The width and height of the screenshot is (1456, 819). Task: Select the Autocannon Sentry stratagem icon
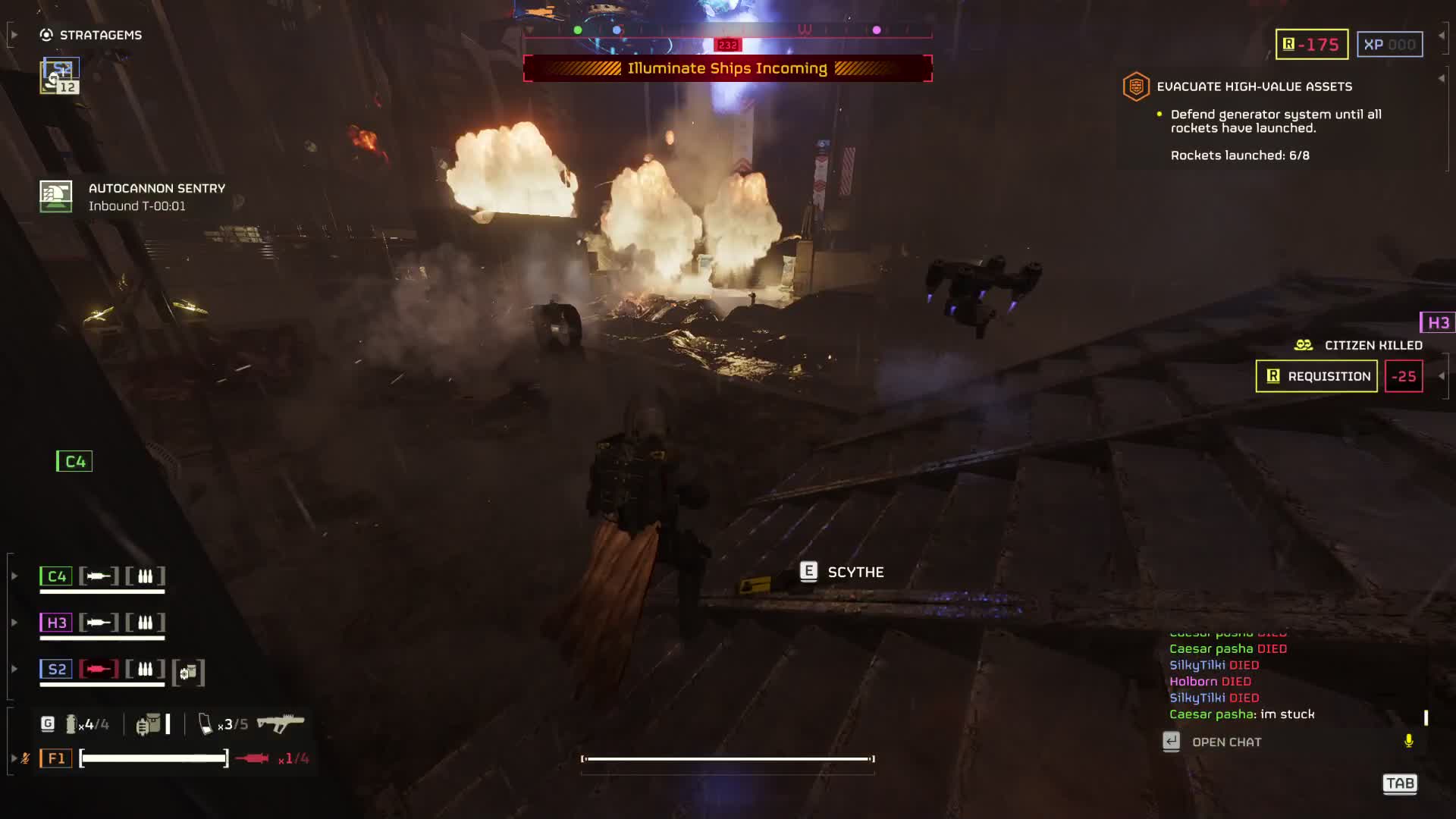[x=56, y=196]
